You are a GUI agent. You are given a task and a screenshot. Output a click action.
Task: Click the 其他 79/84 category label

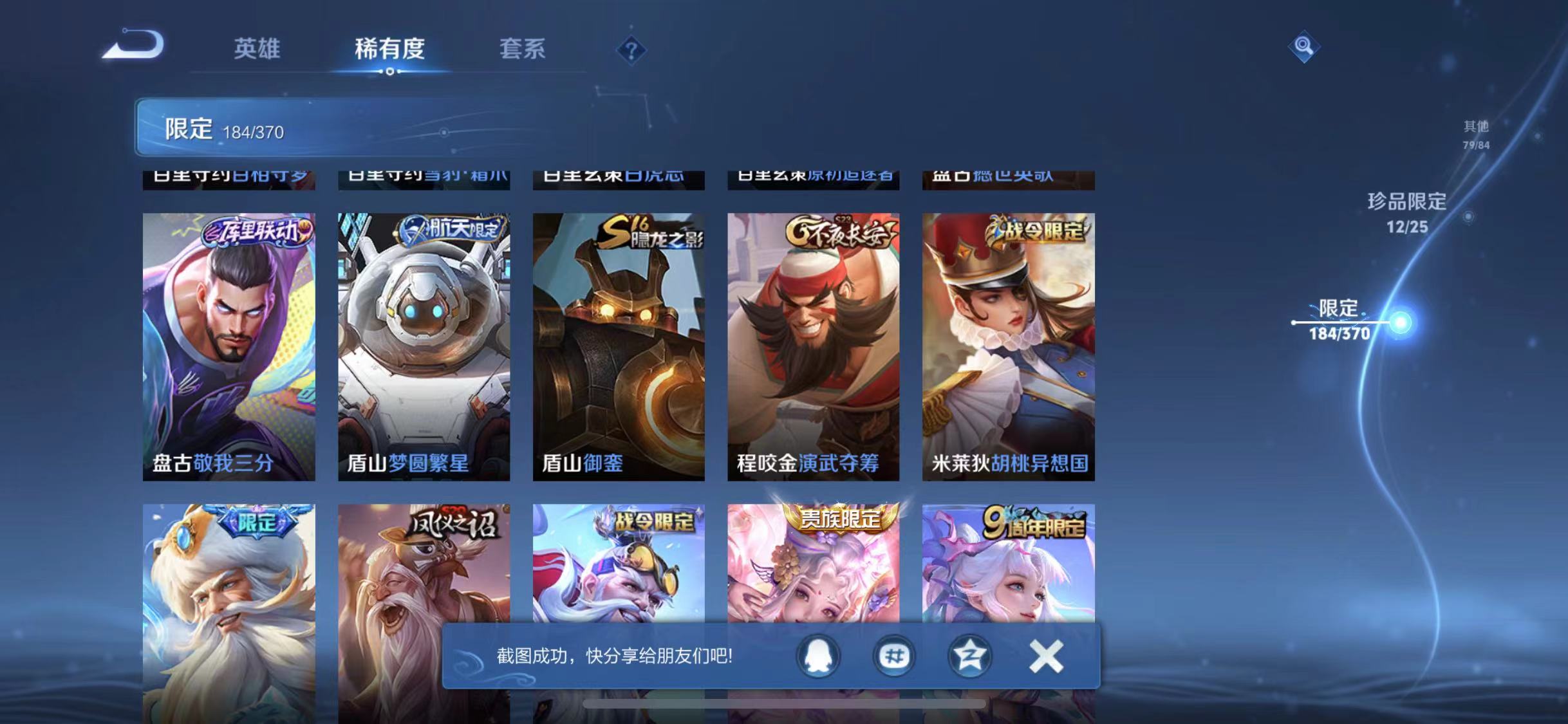(x=1475, y=133)
